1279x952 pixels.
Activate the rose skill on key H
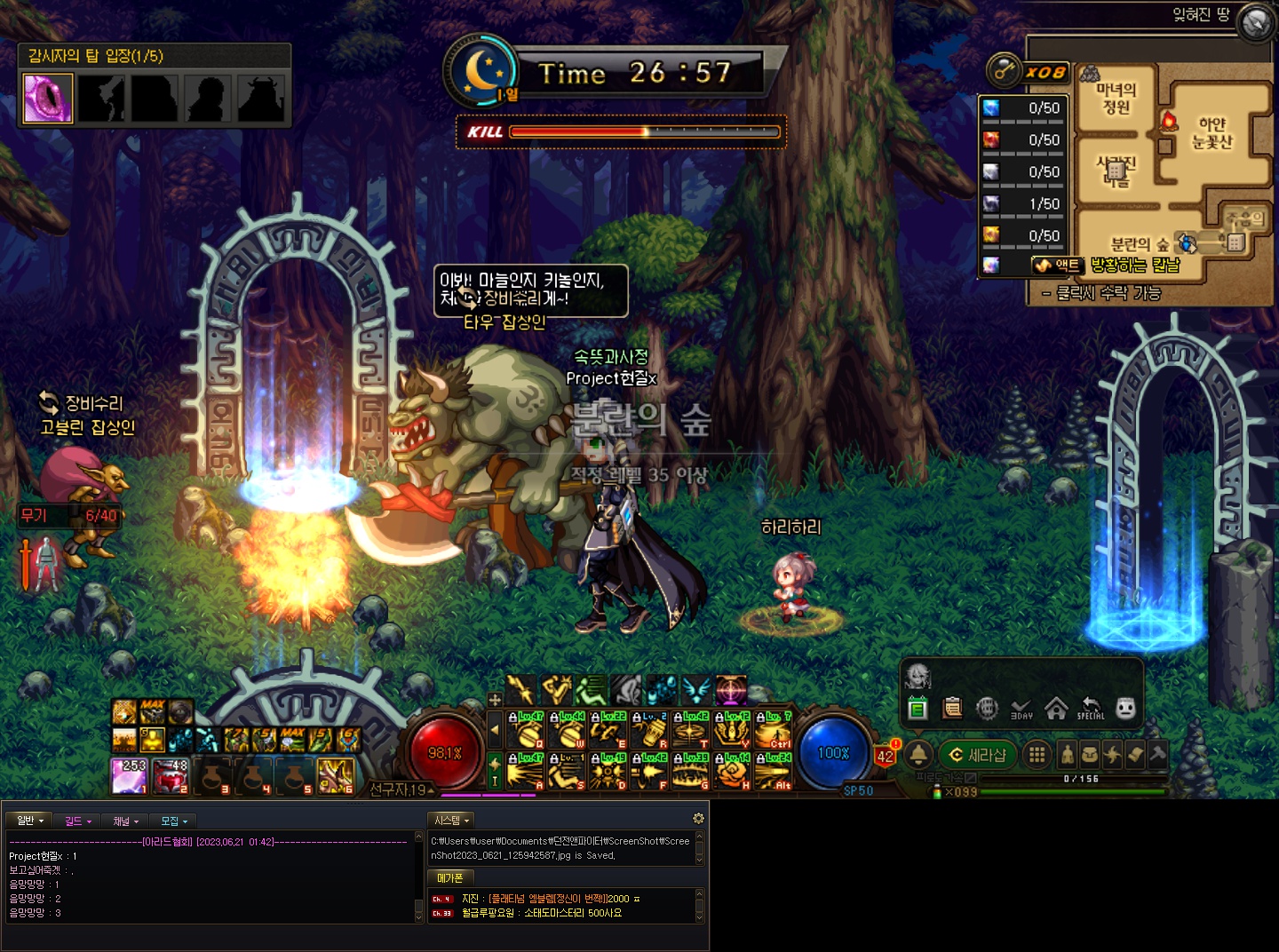pos(731,772)
